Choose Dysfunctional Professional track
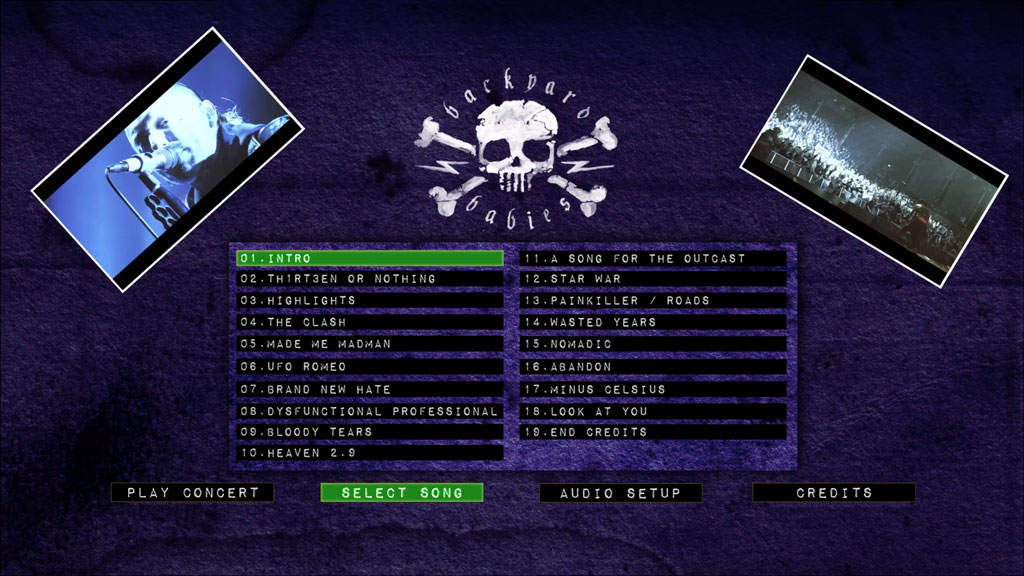 click(369, 411)
